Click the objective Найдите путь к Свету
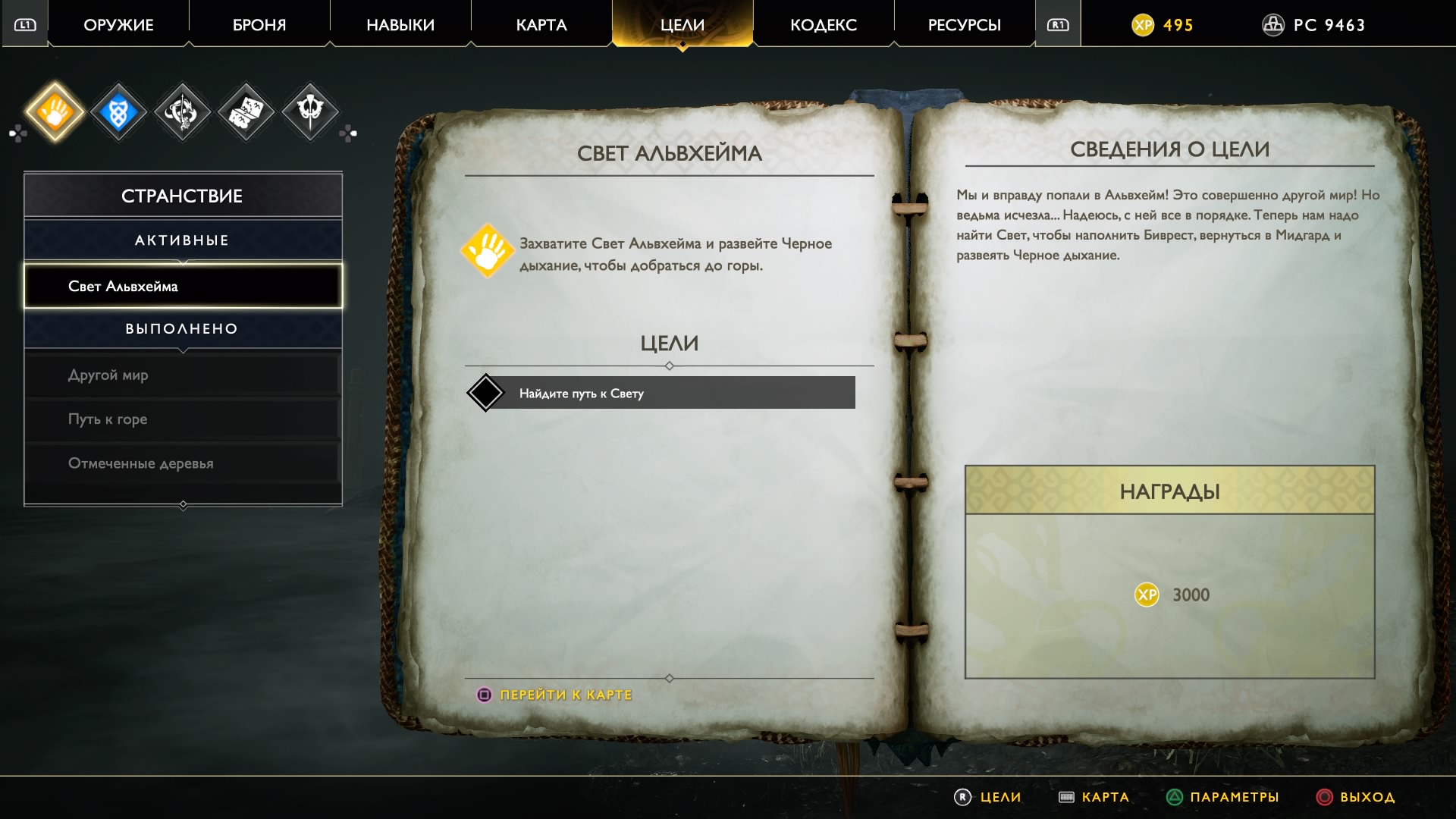 pyautogui.click(x=661, y=393)
